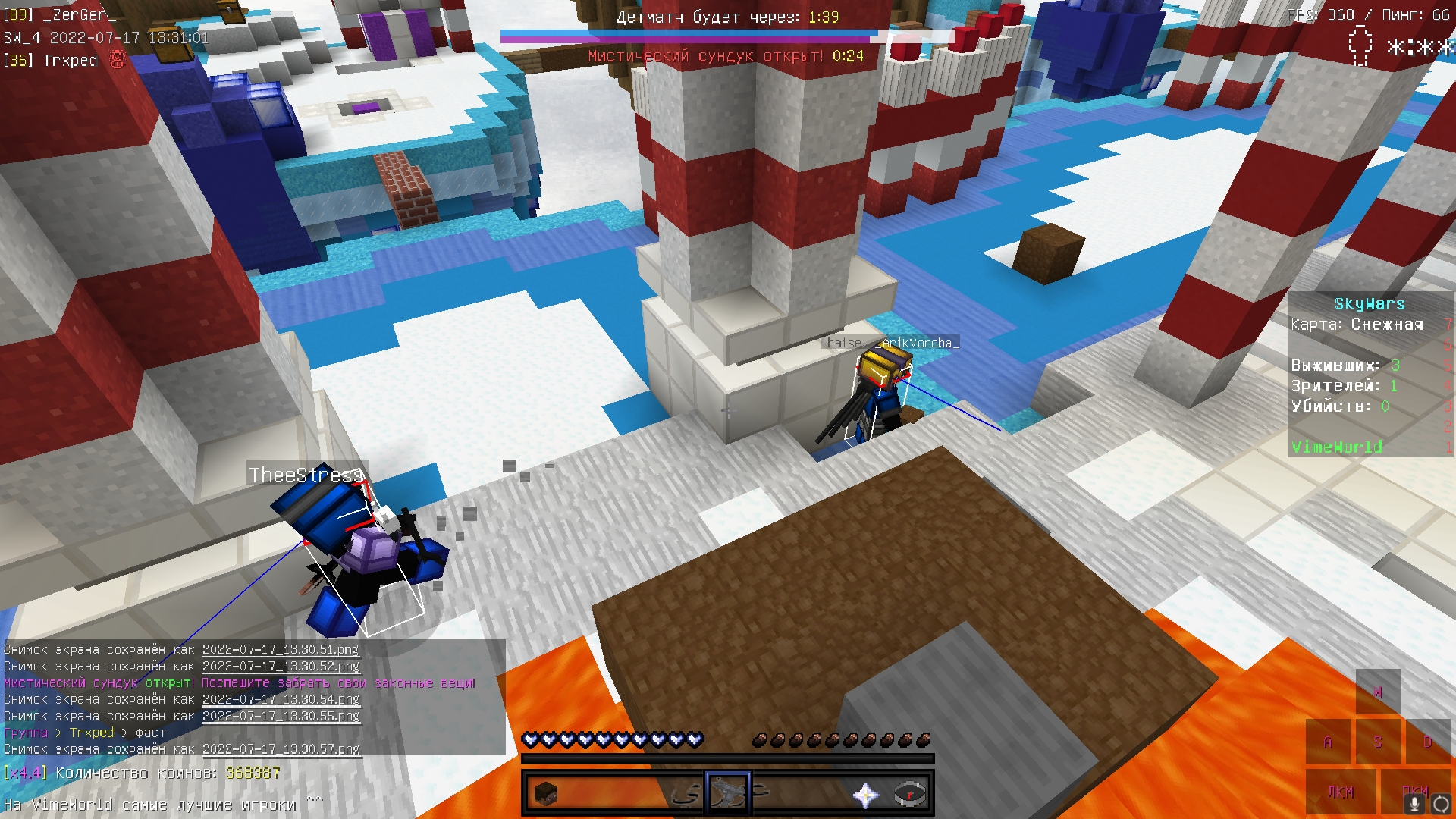
Task: Toggle the ЛКМ attack control
Action: point(1341,792)
